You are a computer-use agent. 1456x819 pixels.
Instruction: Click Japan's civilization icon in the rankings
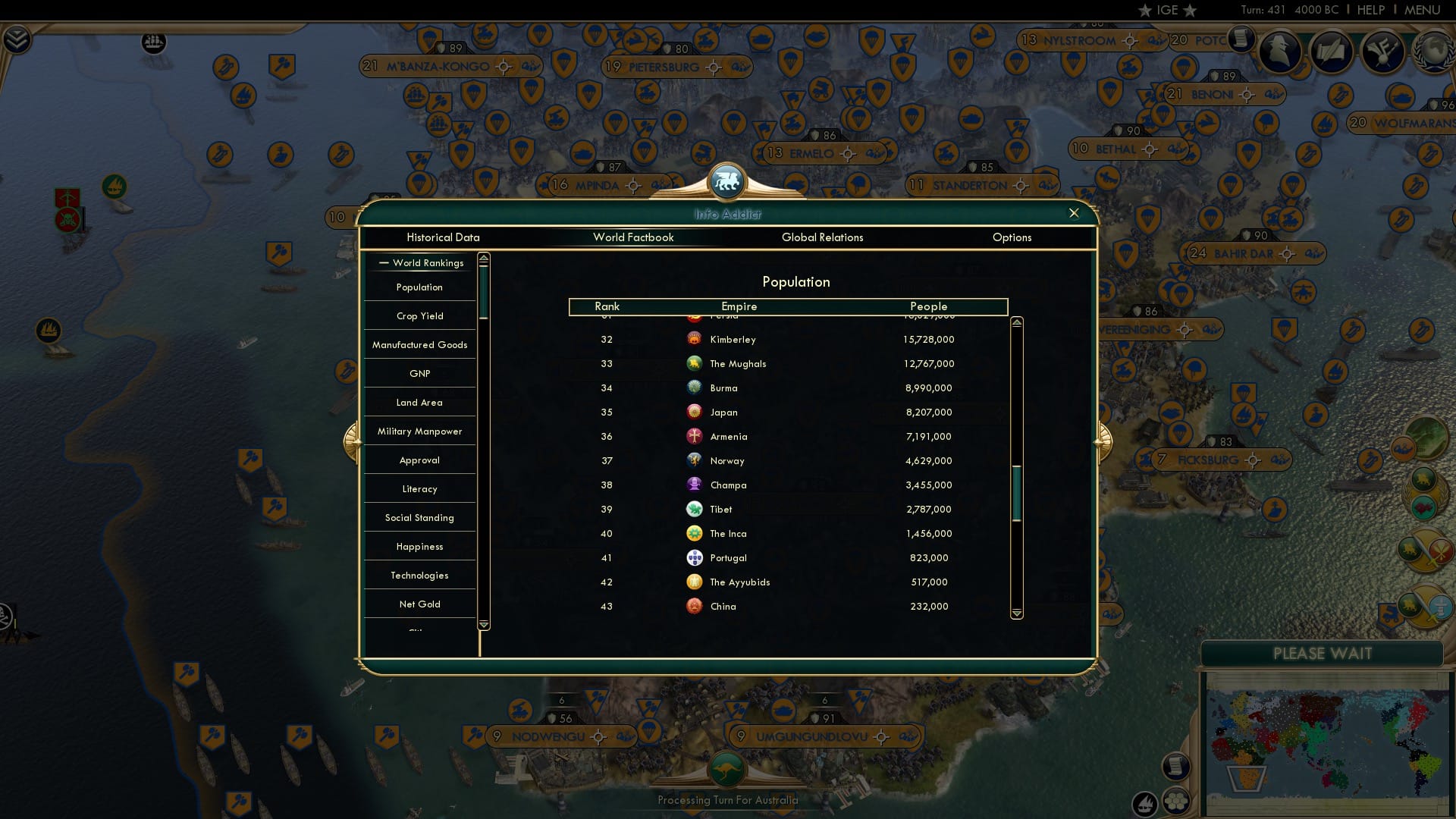click(x=695, y=412)
